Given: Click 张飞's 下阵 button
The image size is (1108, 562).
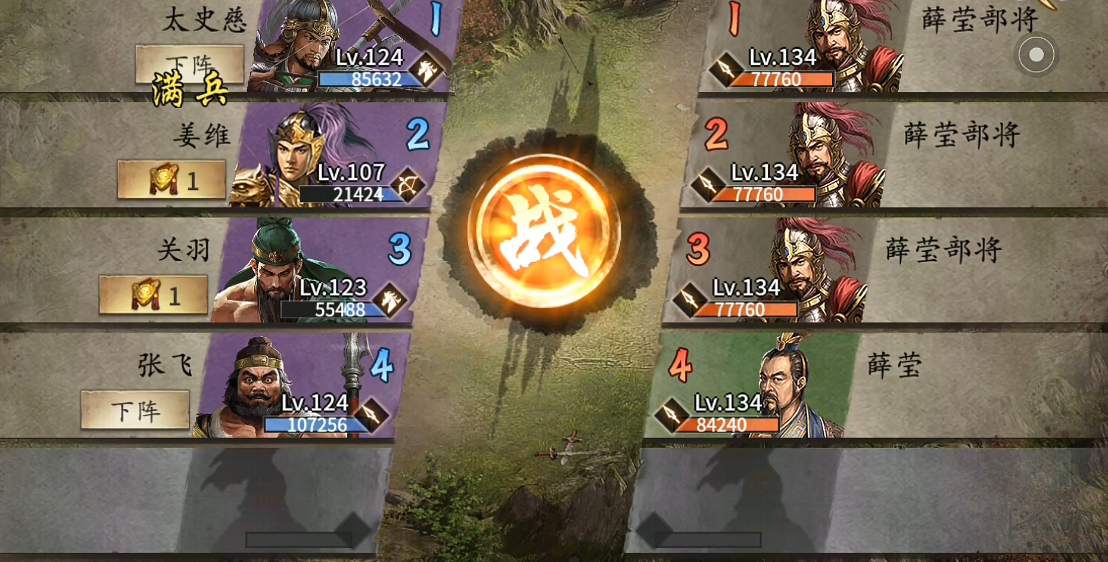Looking at the screenshot, I should pyautogui.click(x=135, y=410).
